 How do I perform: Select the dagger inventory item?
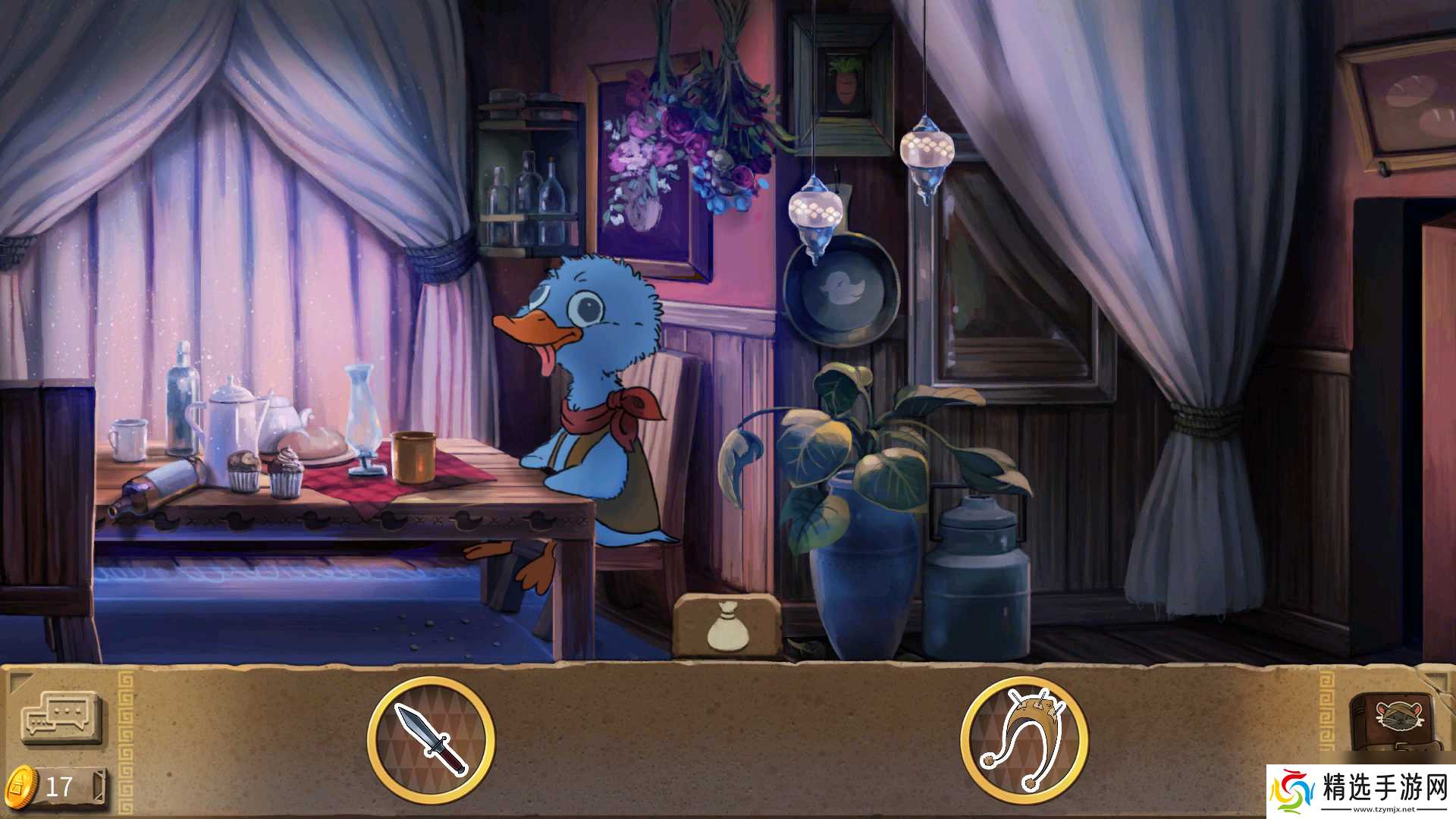(431, 740)
